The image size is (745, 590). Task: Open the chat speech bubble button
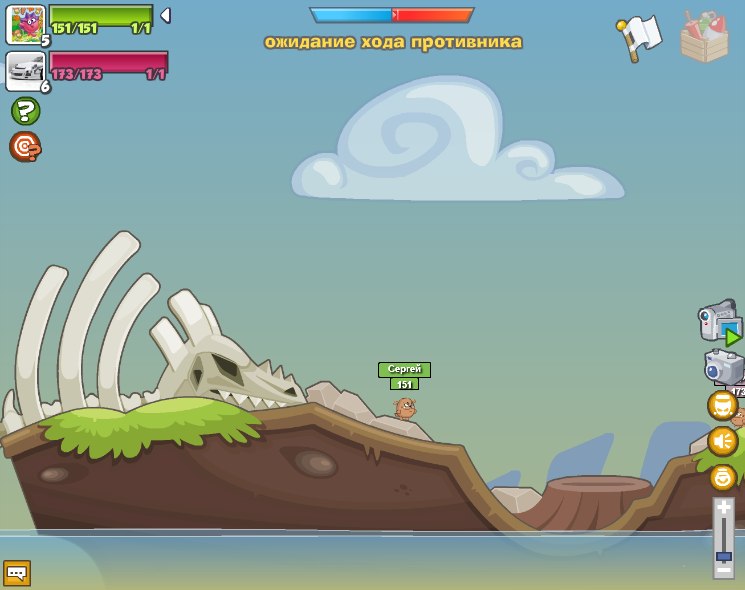(x=17, y=573)
